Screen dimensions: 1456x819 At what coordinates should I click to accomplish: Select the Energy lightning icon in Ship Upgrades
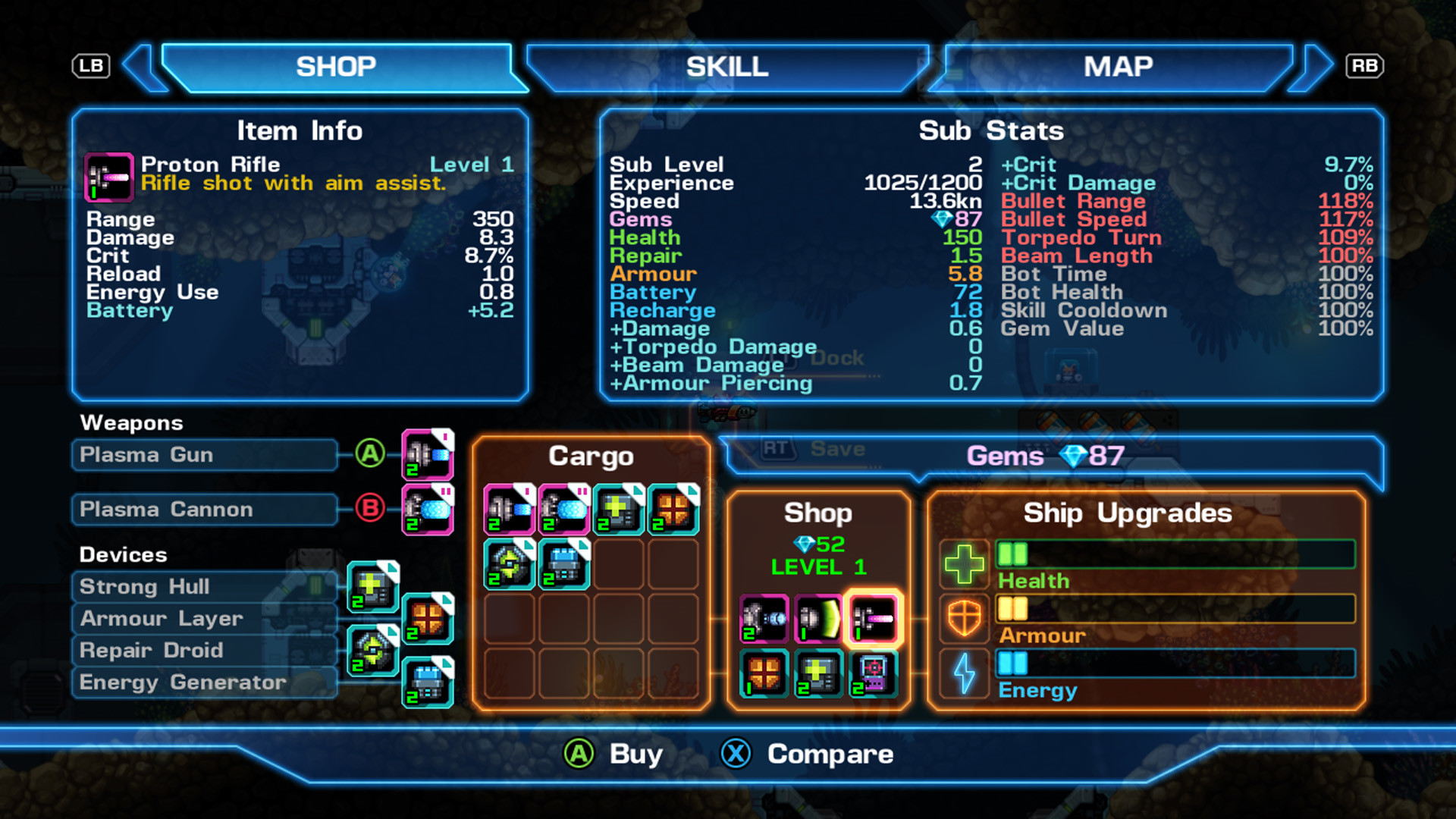tap(964, 673)
